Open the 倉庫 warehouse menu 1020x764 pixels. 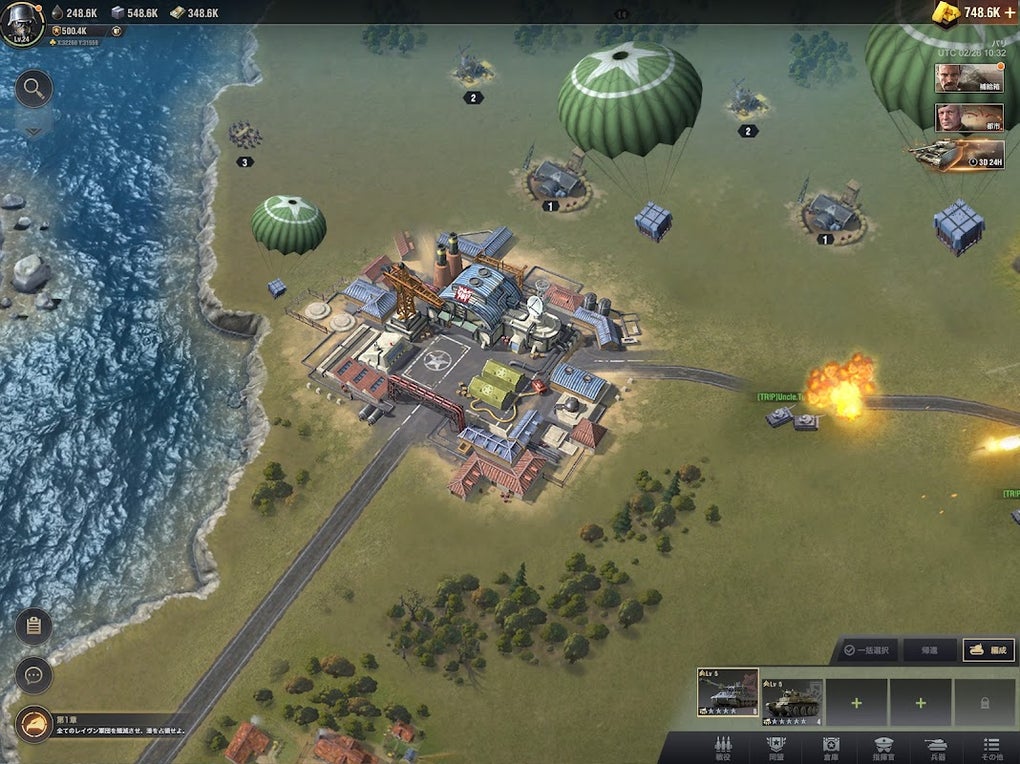click(x=830, y=748)
